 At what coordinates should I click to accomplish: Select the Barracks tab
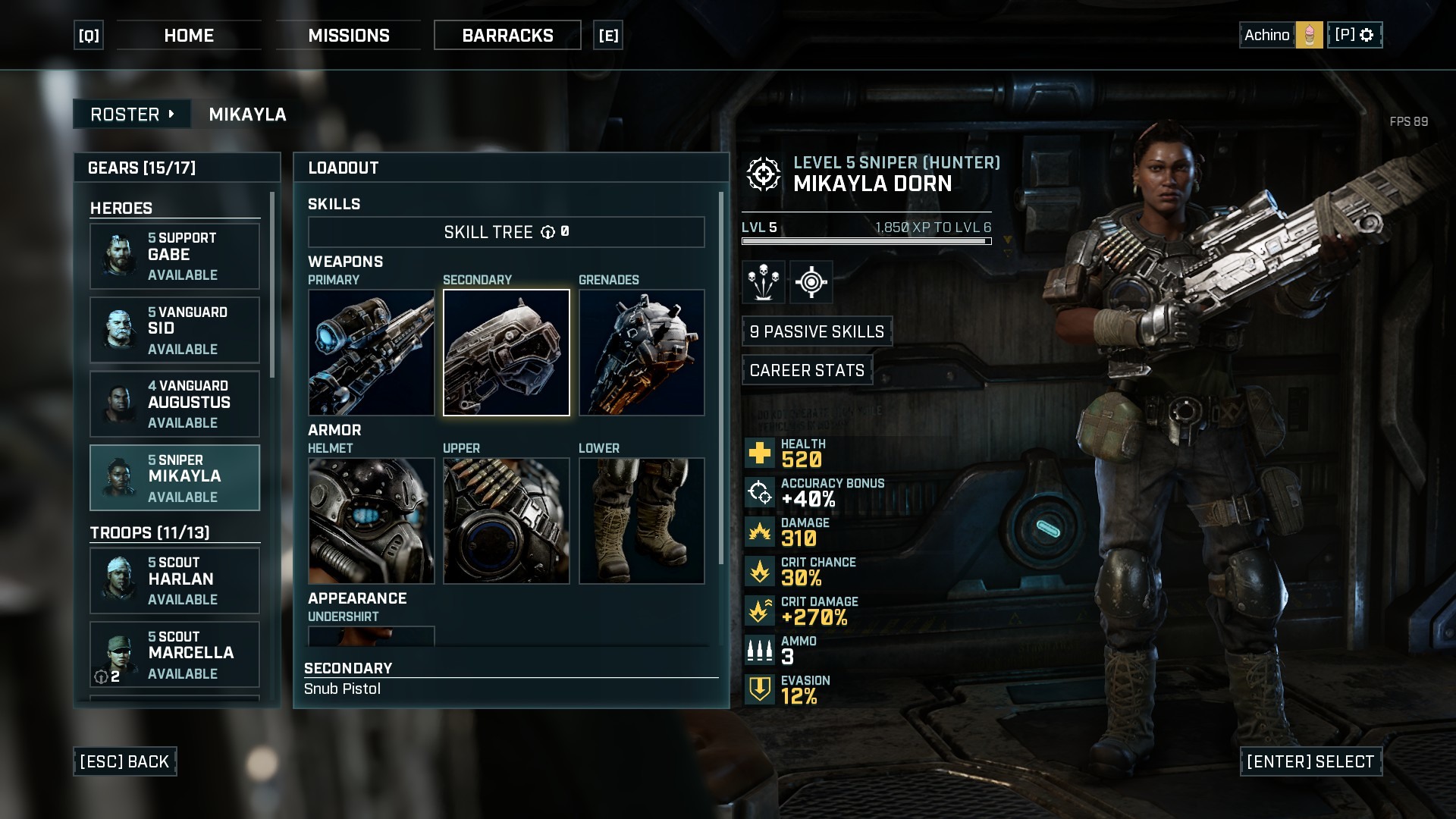coord(507,36)
